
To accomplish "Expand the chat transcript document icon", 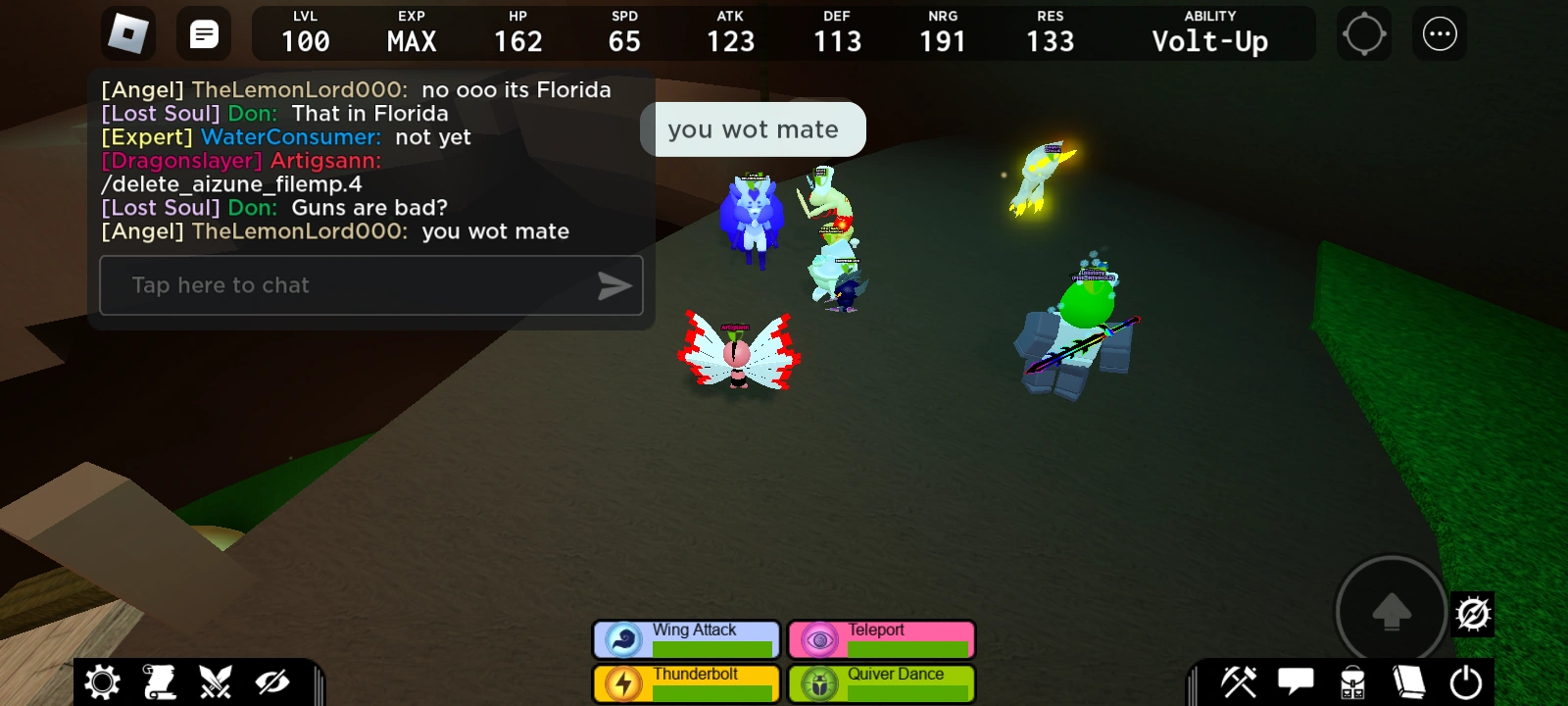I will point(203,32).
